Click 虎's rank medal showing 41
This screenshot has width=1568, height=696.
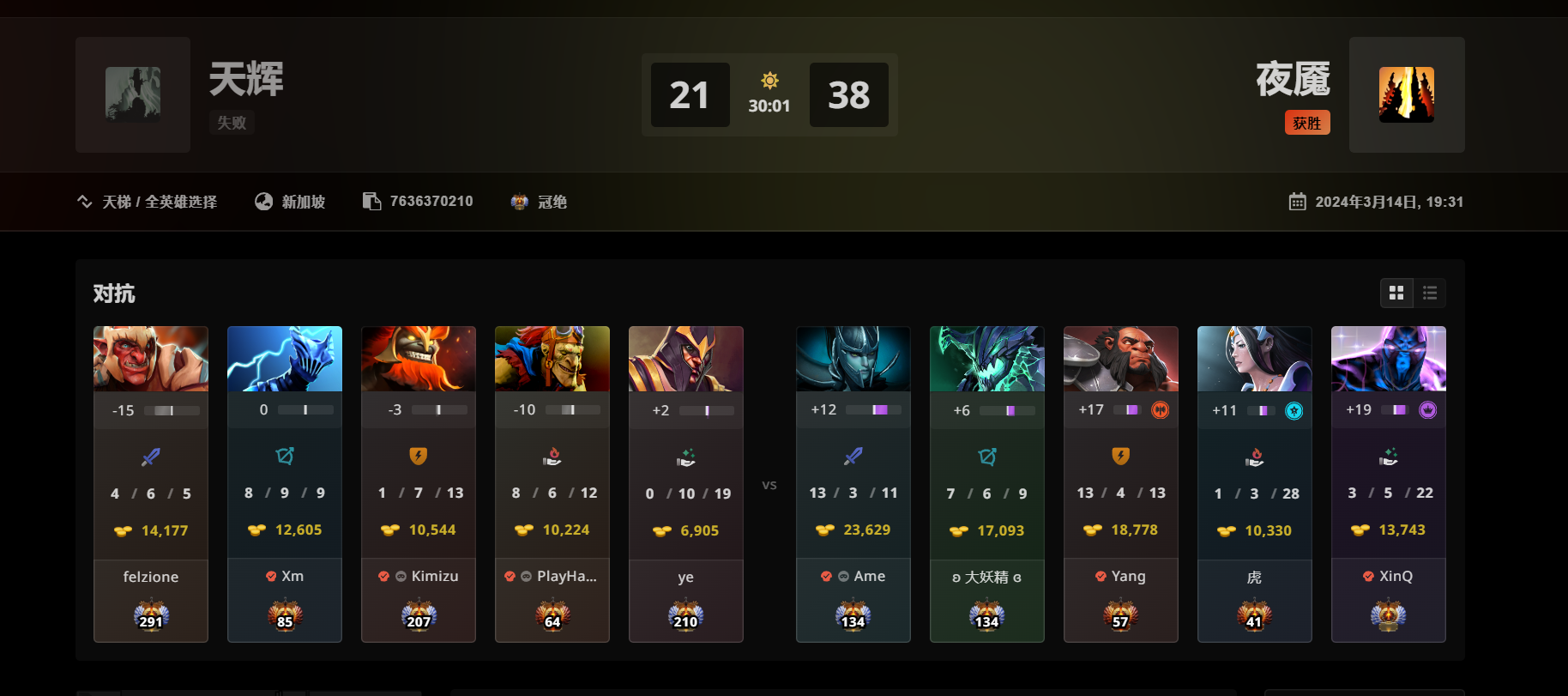coord(1254,616)
